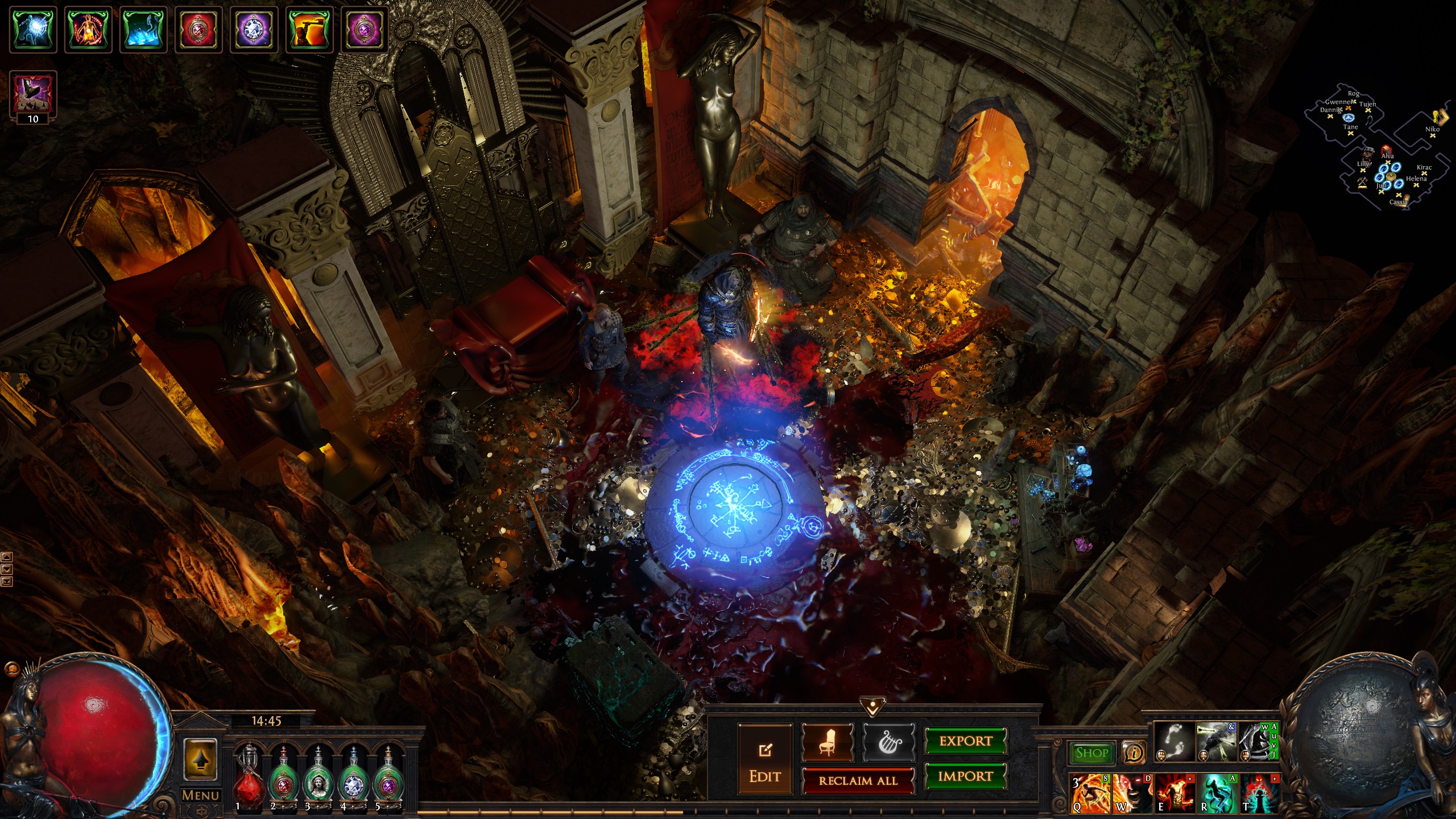Open the harp music button
Screen dimensions: 1456x819
coord(888,742)
